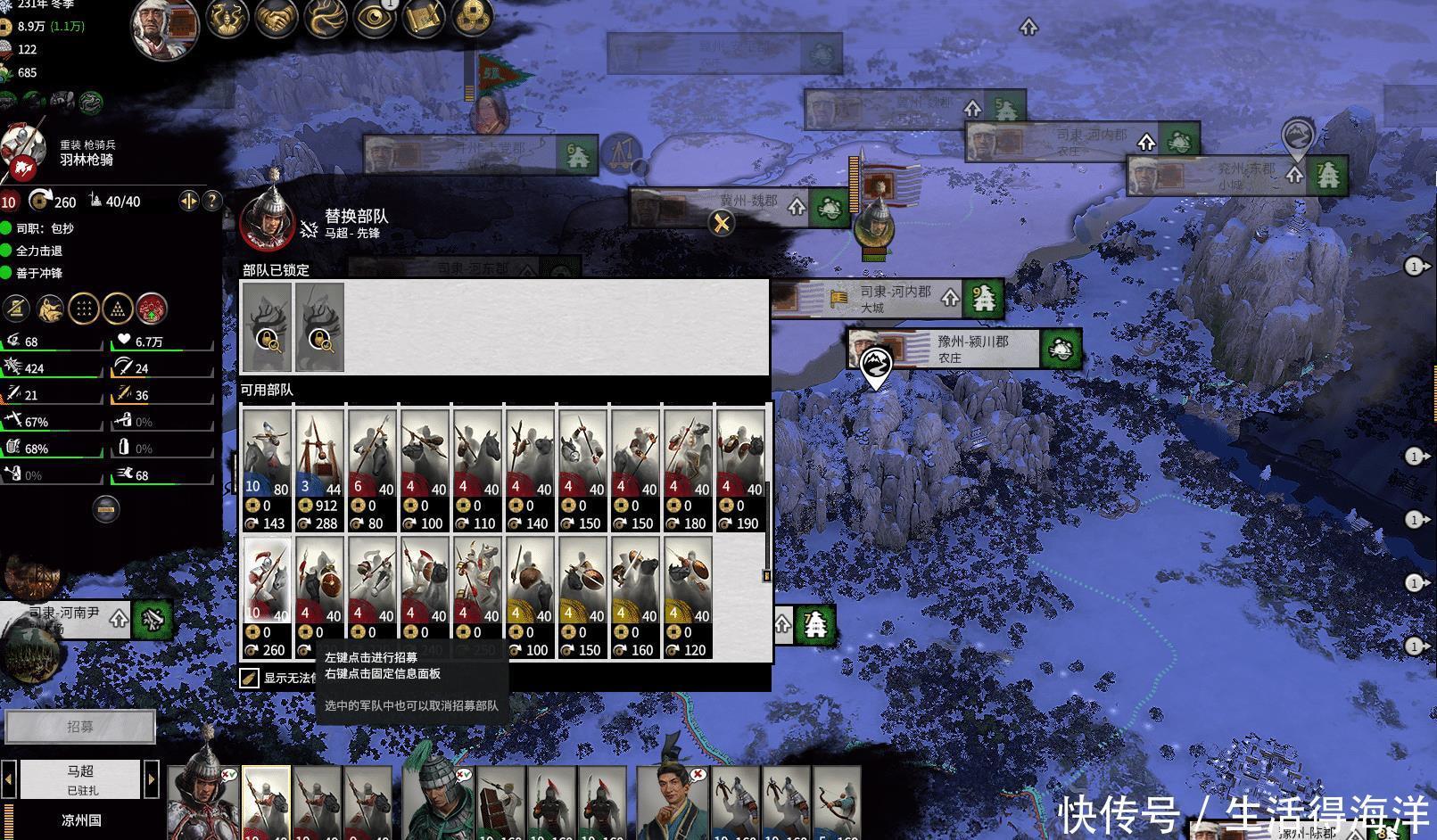Click the left arrow beside 马超 name
Screen dimensions: 1437x840
[x=9, y=778]
